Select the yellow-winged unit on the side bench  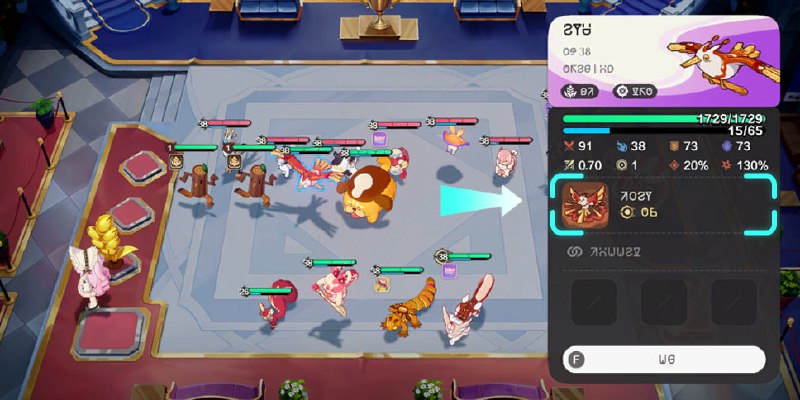point(105,240)
